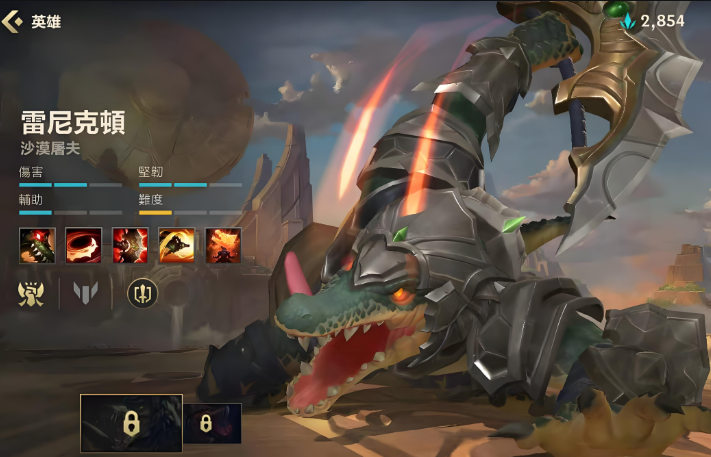Choose the small red locked skin thumbnail
711x457 pixels.
coord(212,423)
